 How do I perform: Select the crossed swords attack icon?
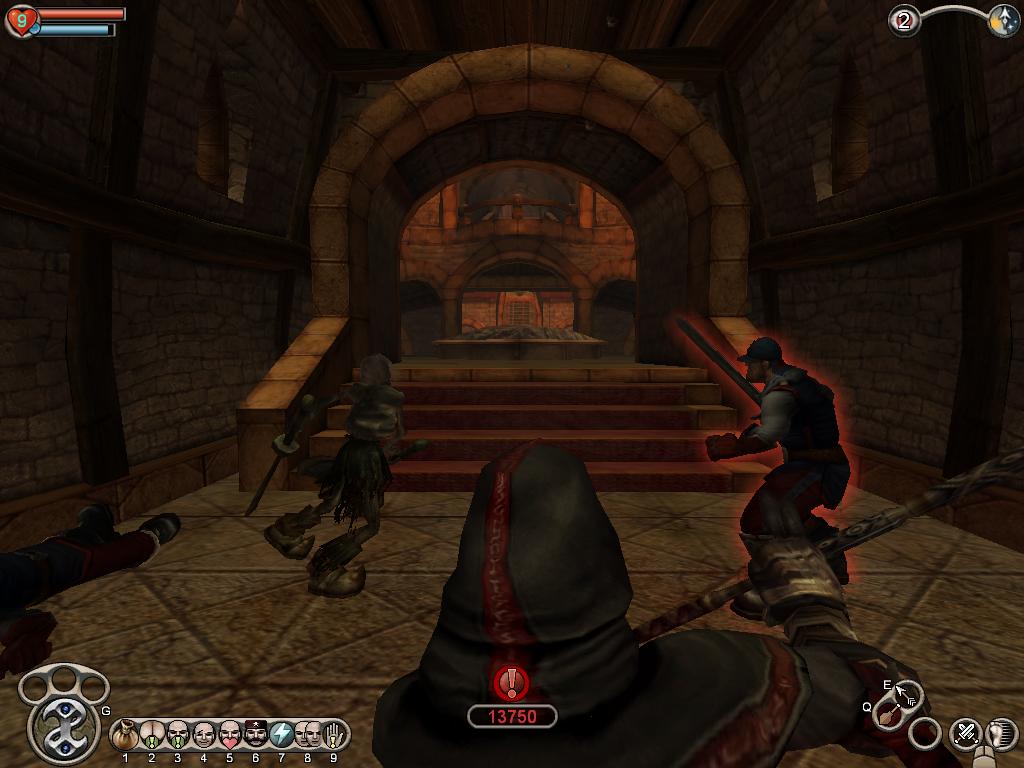click(965, 733)
